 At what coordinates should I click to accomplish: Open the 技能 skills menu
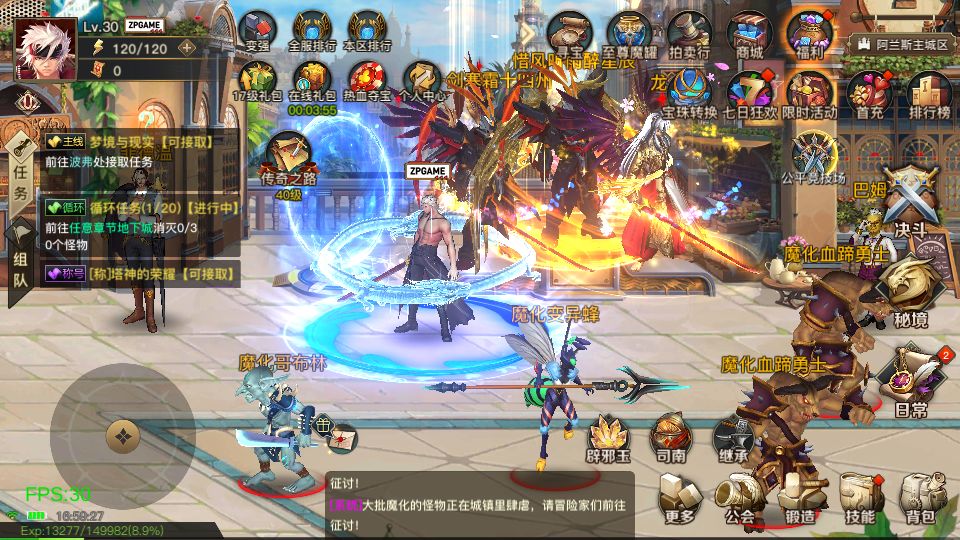[x=860, y=497]
